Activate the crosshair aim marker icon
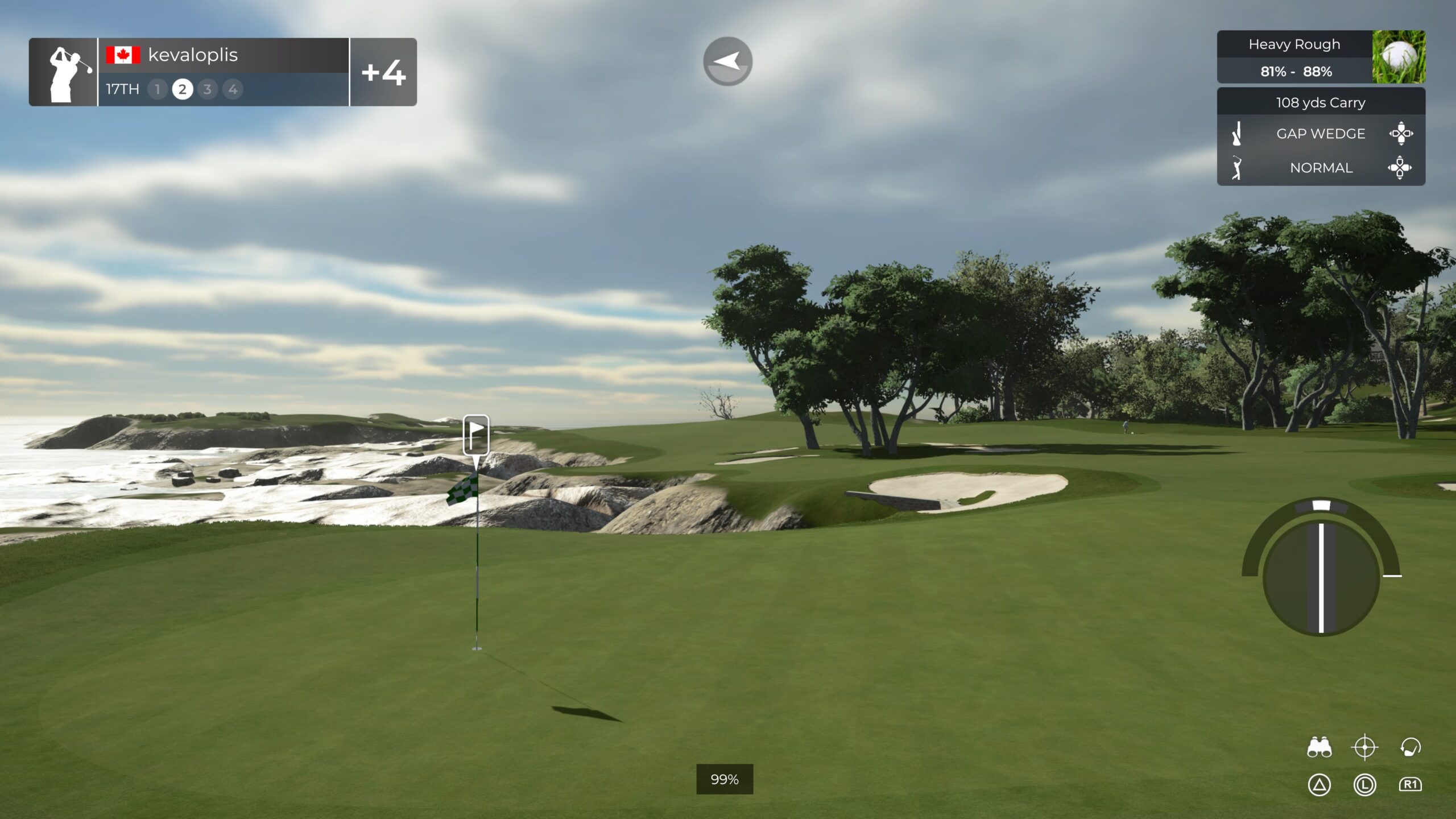 (1364, 747)
